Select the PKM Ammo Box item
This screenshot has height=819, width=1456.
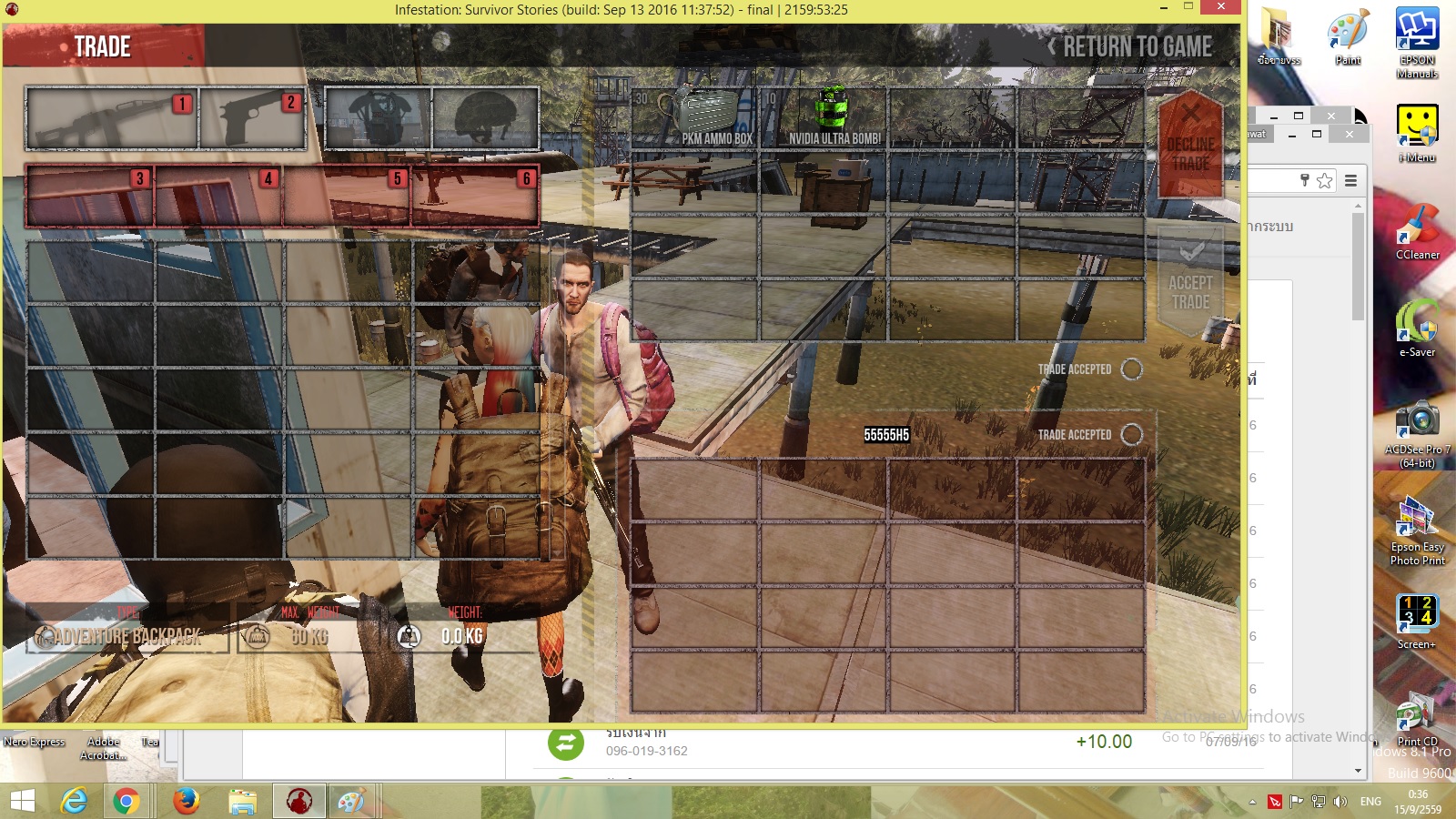pos(695,118)
